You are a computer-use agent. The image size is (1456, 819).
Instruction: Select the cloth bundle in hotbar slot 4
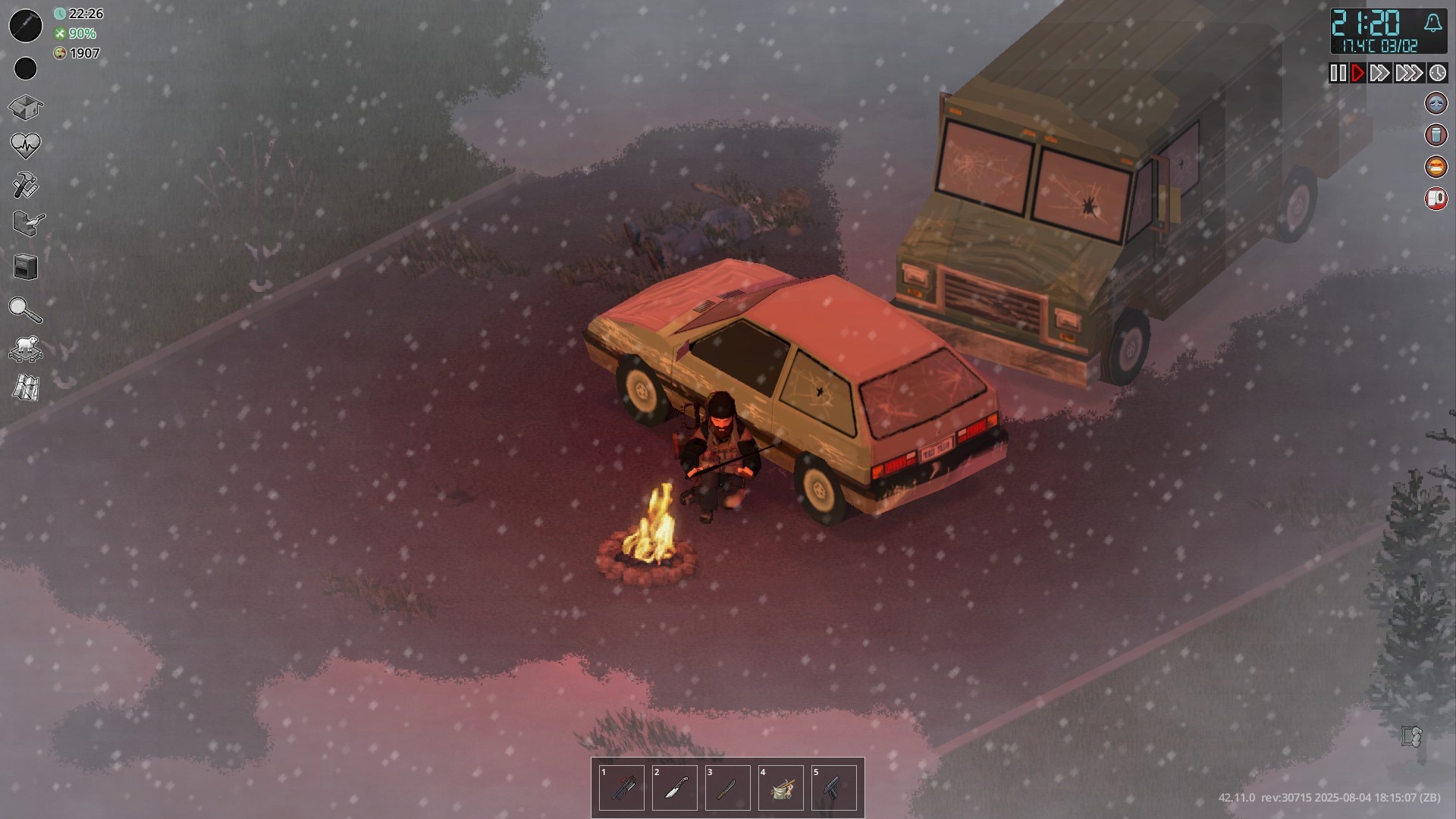[781, 789]
